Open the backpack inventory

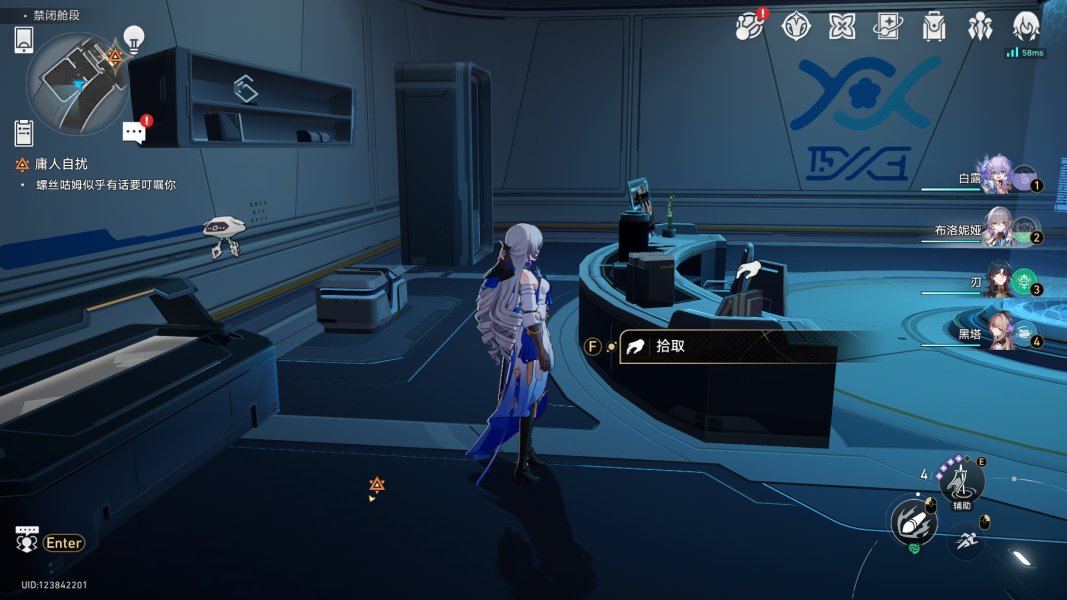click(x=934, y=26)
